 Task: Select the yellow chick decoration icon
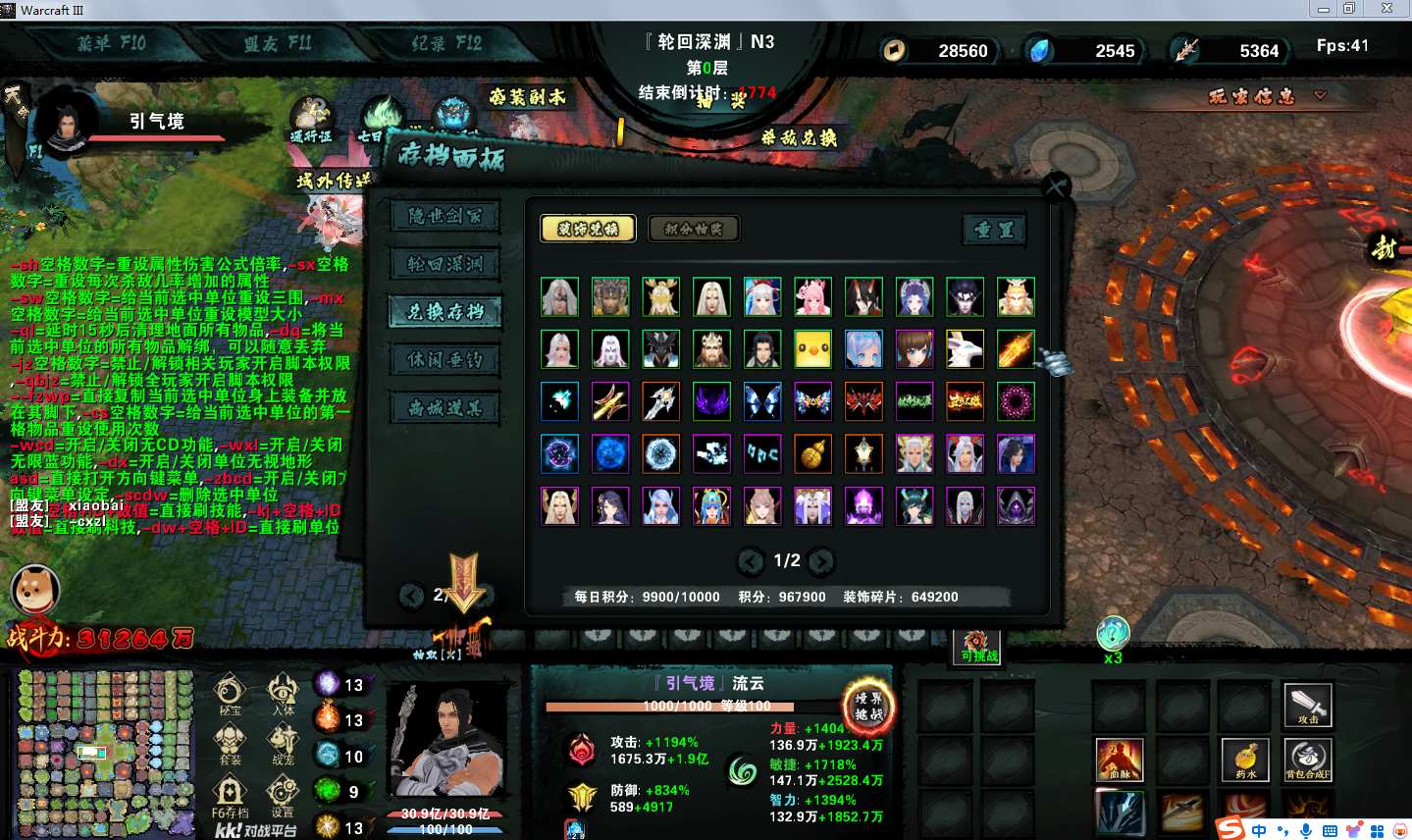click(812, 349)
